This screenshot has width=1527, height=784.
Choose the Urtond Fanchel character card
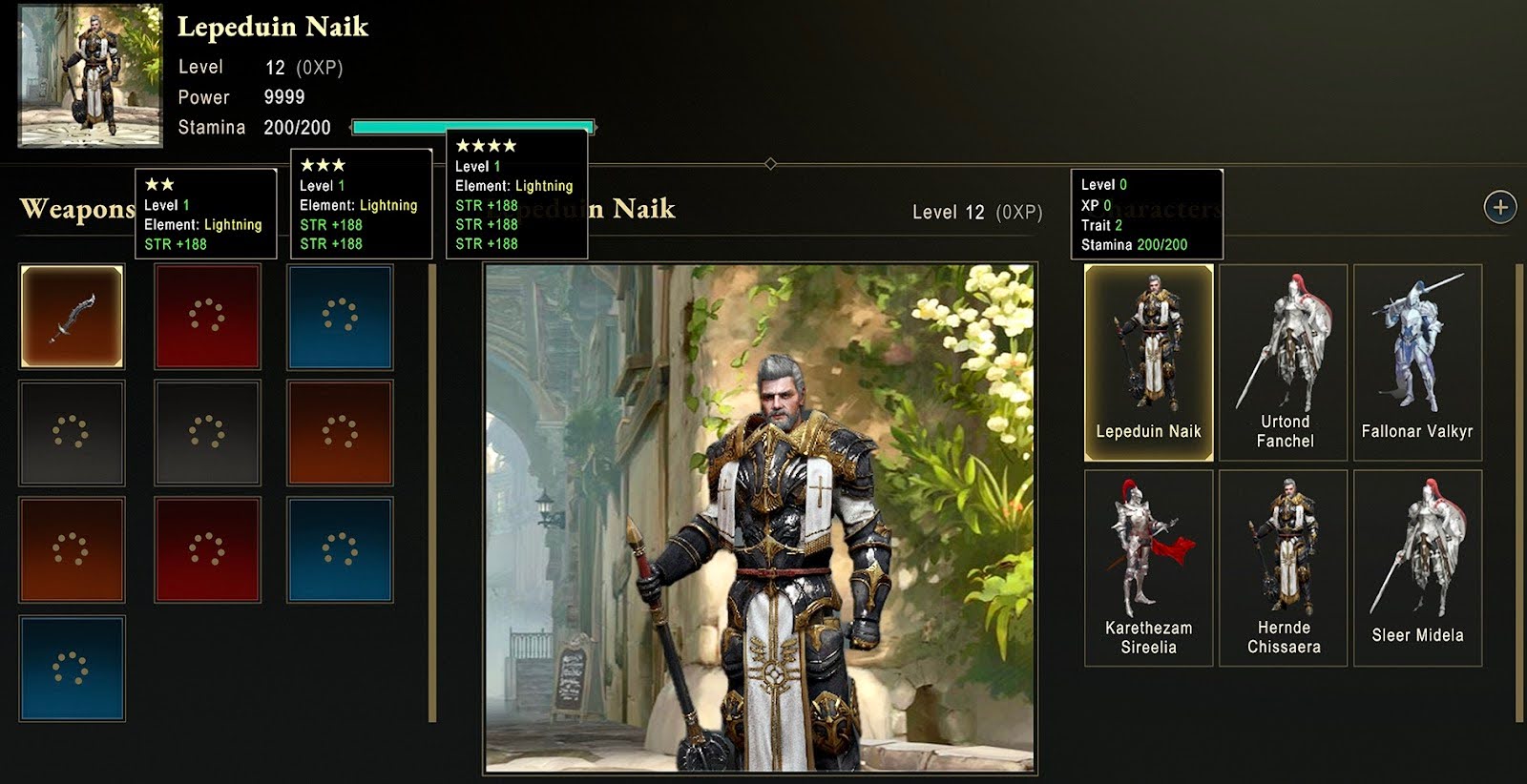pyautogui.click(x=1284, y=362)
